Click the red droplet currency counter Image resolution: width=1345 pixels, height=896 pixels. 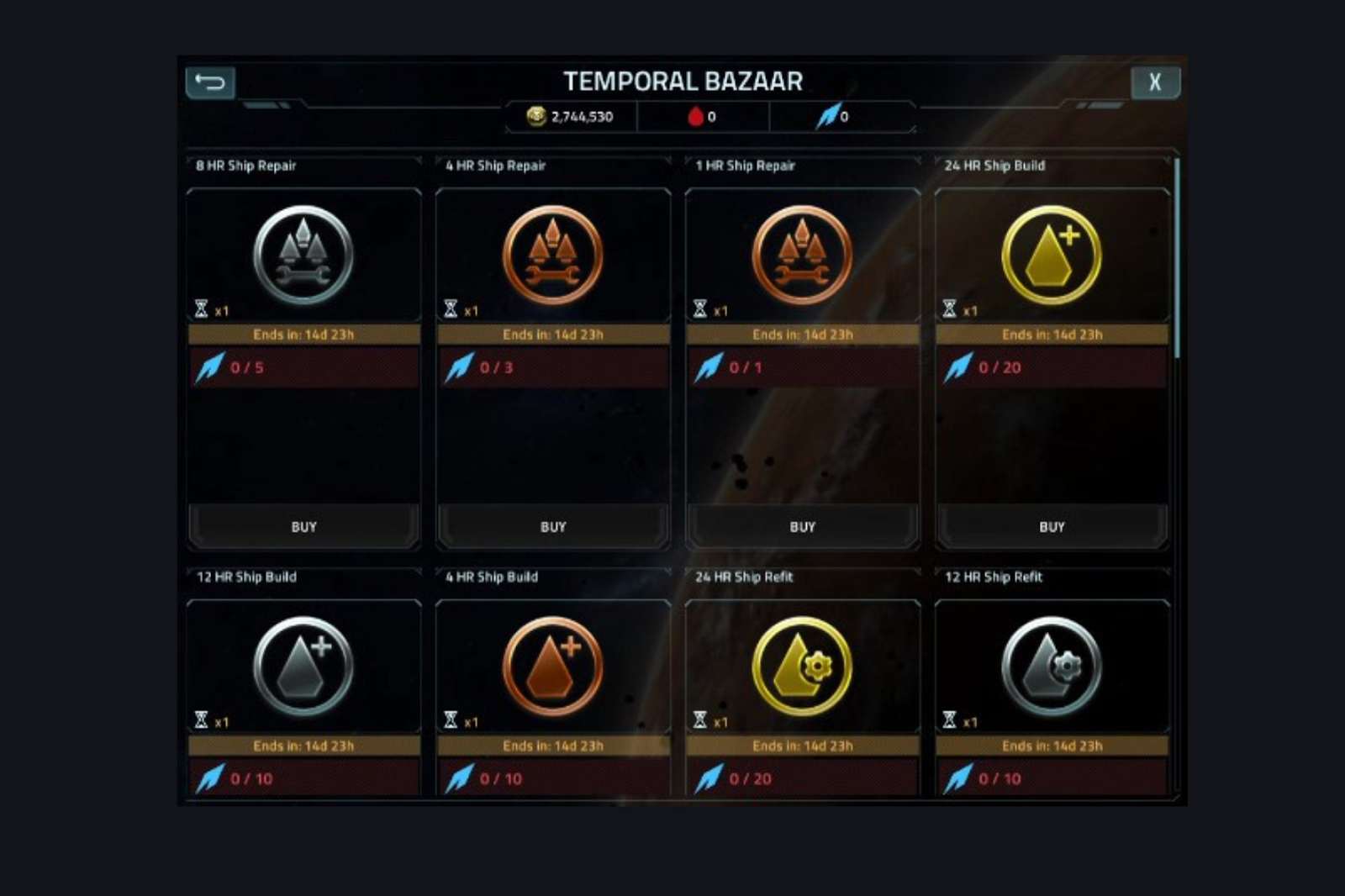click(x=702, y=117)
